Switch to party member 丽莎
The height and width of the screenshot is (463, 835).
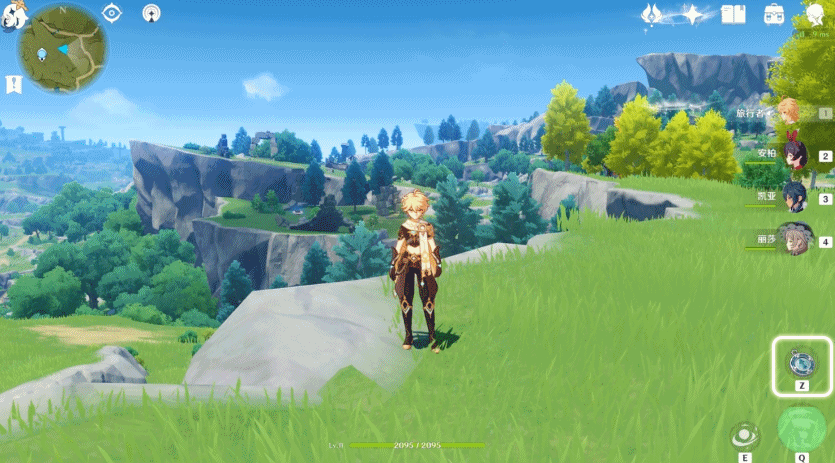tap(793, 239)
